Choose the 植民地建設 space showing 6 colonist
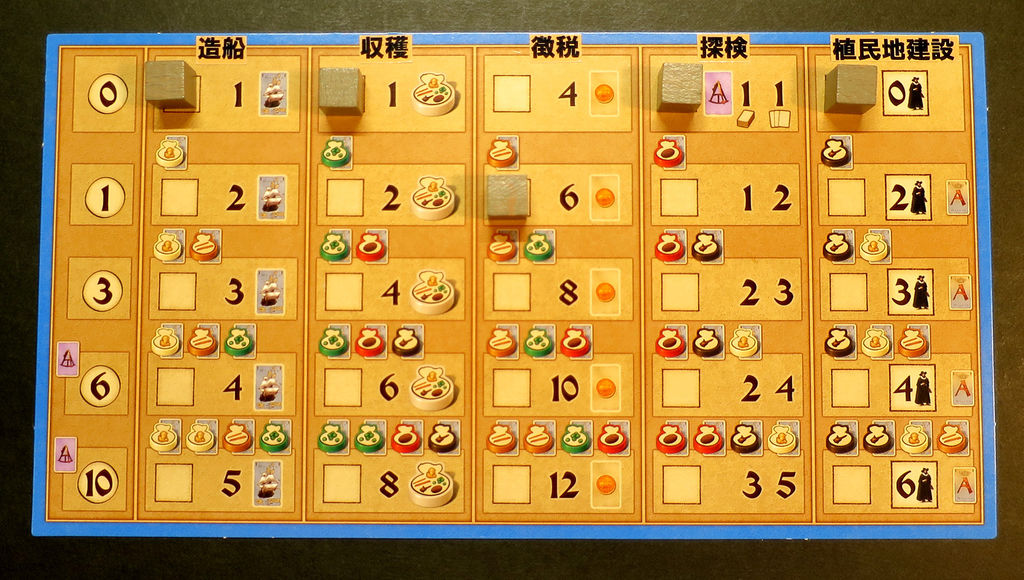This screenshot has width=1024, height=580. [x=913, y=485]
